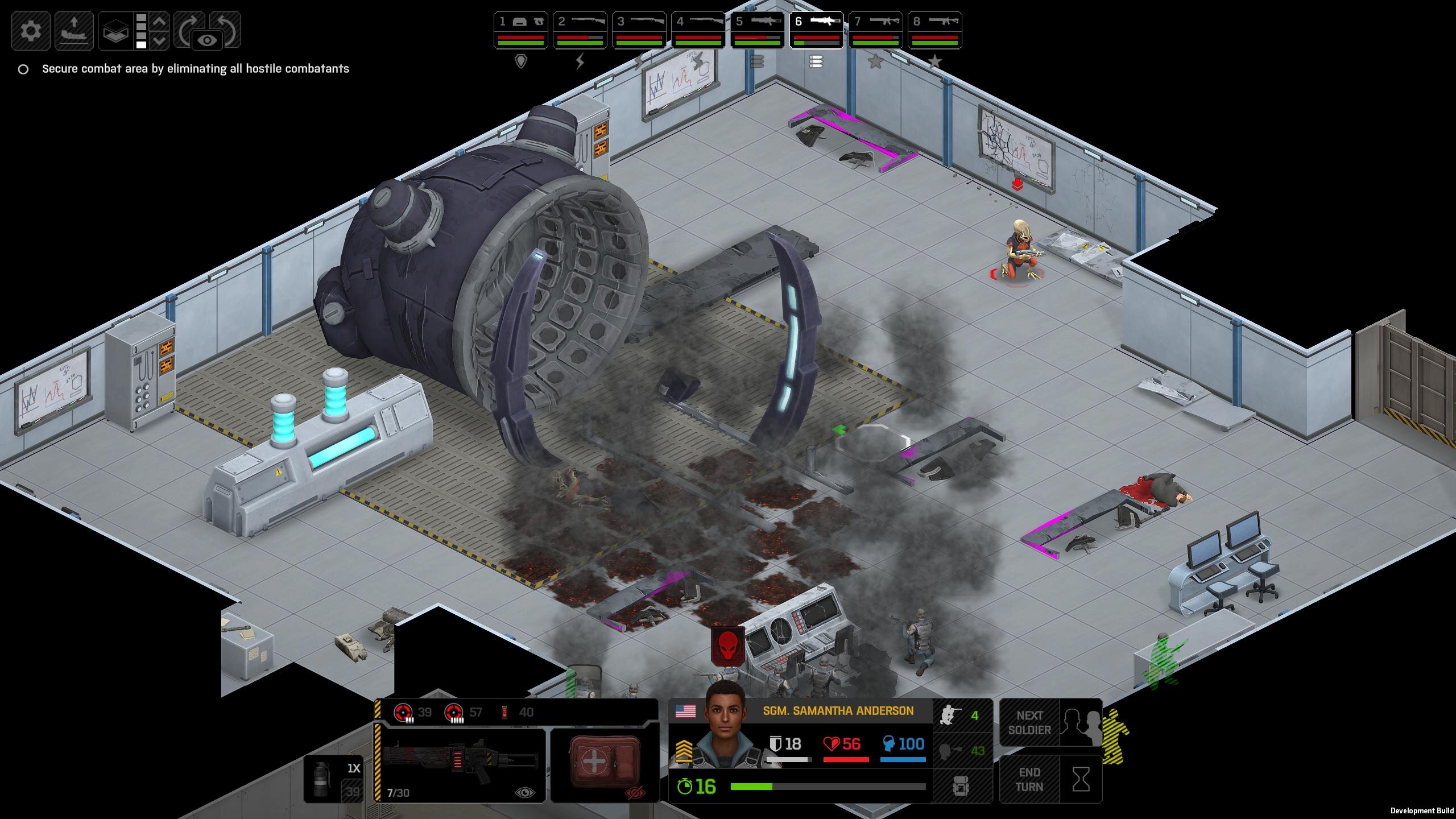
Task: Move camera view up one level
Action: coord(160,22)
